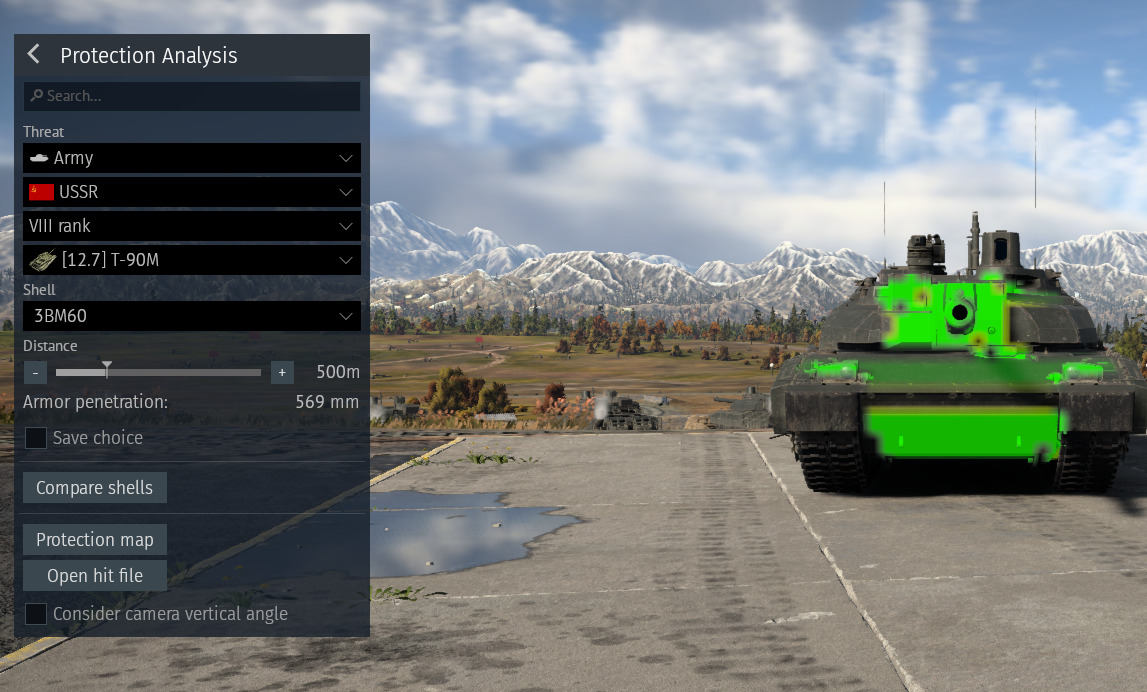This screenshot has height=692, width=1147.
Task: Enable Consider camera vertical angle
Action: [x=36, y=614]
